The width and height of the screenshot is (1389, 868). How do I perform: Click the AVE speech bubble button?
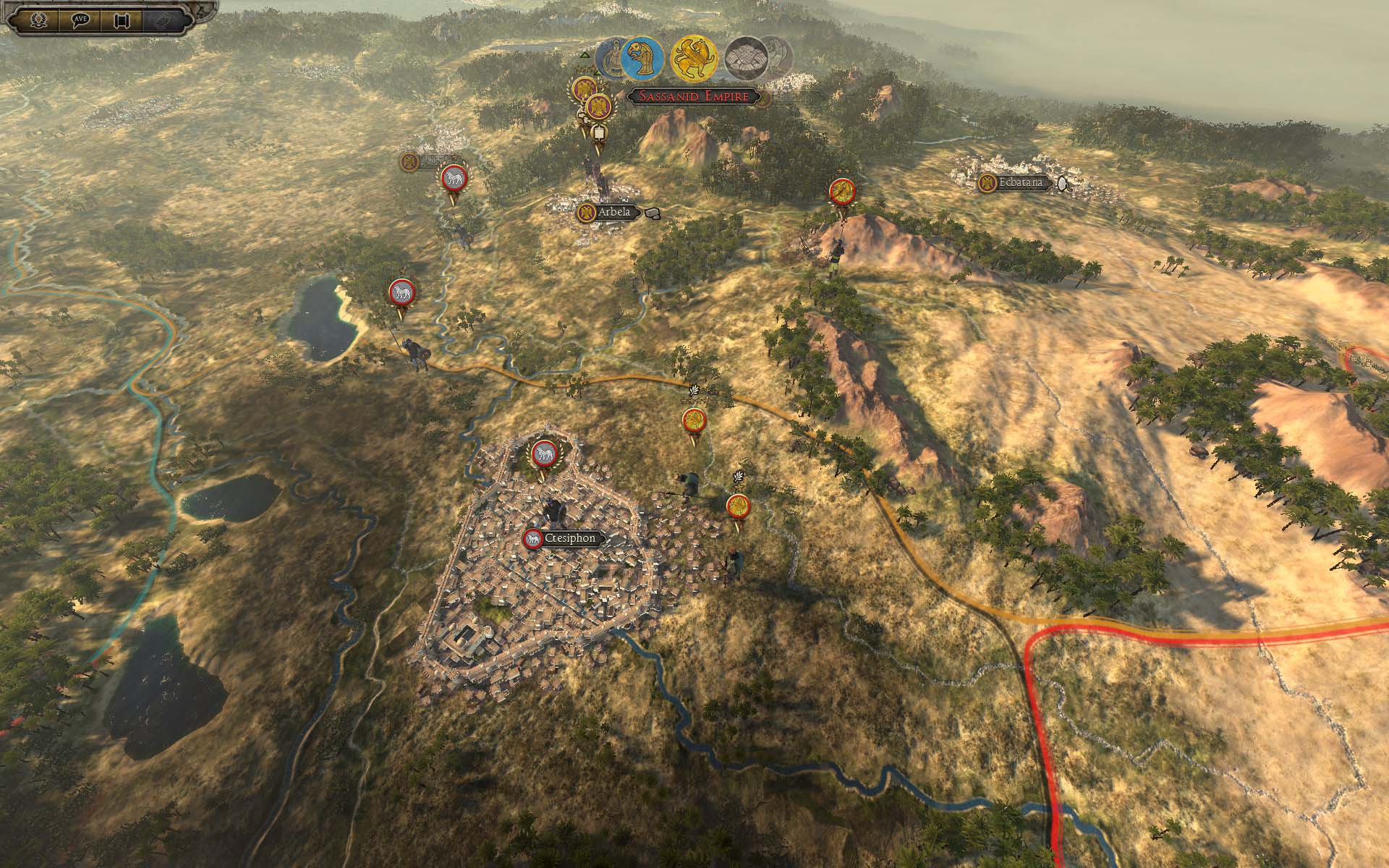tap(80, 20)
